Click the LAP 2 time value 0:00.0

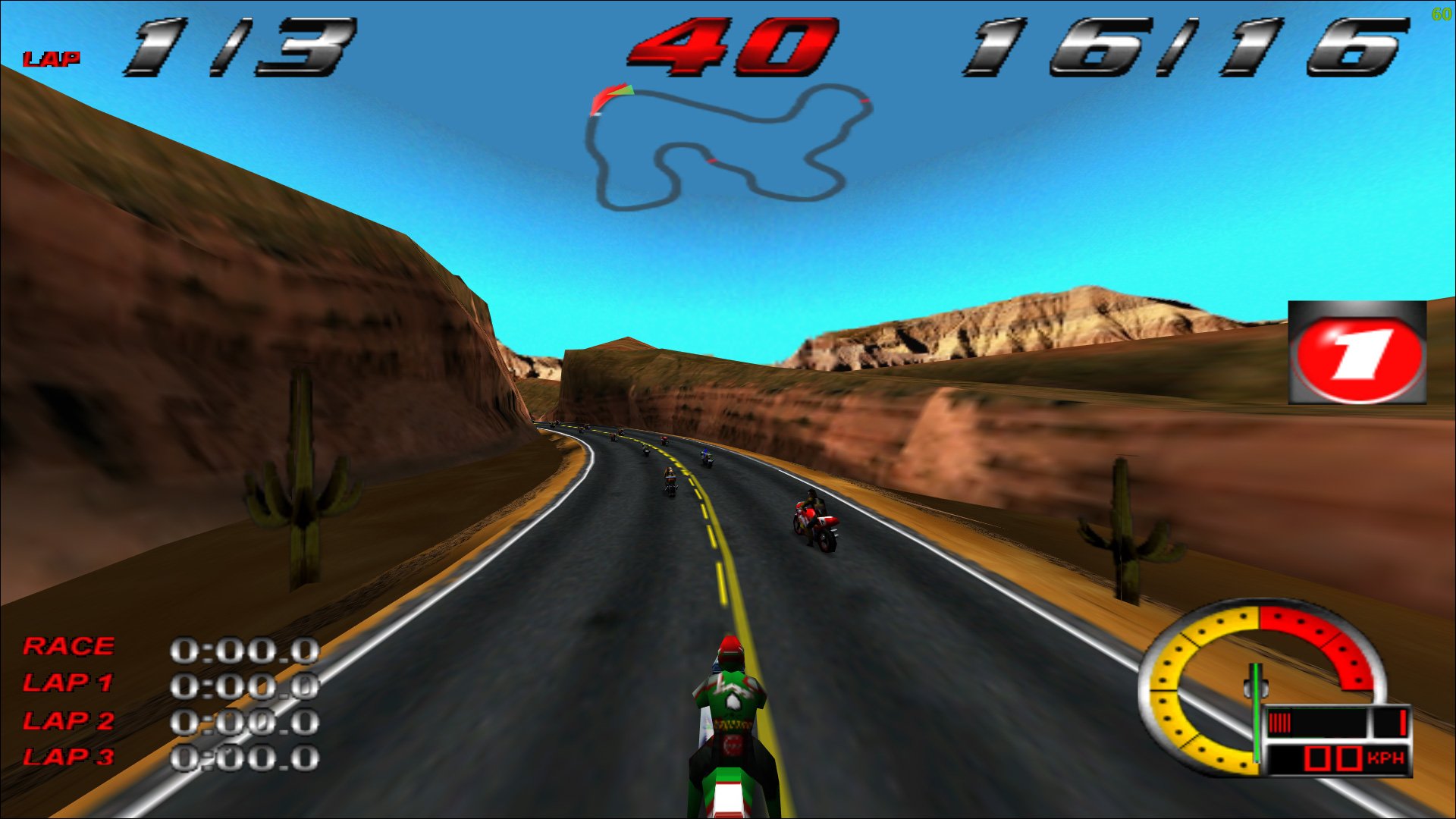(x=246, y=722)
